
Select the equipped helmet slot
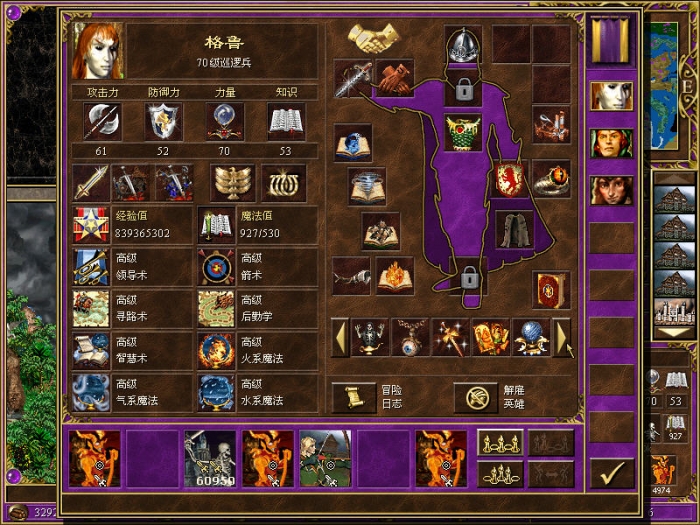463,45
